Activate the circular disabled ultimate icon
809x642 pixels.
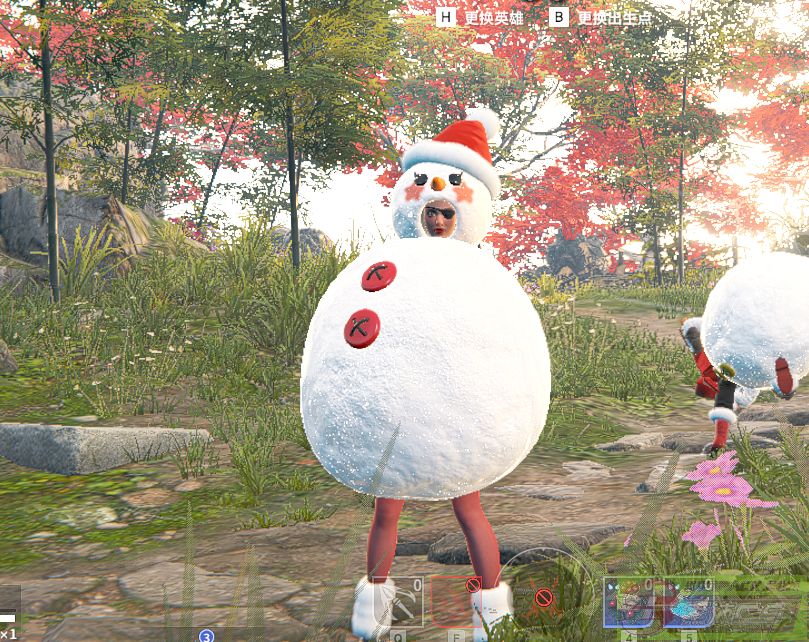click(x=544, y=598)
